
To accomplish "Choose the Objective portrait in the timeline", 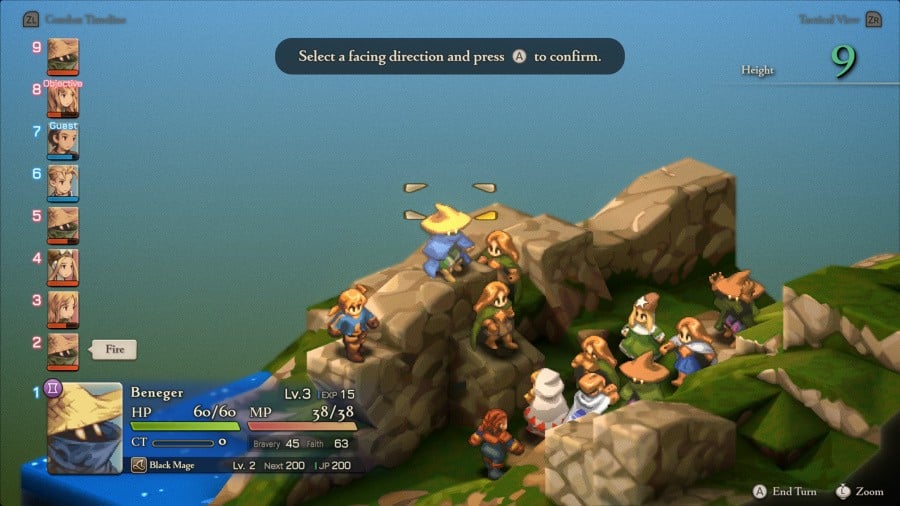I will point(62,100).
